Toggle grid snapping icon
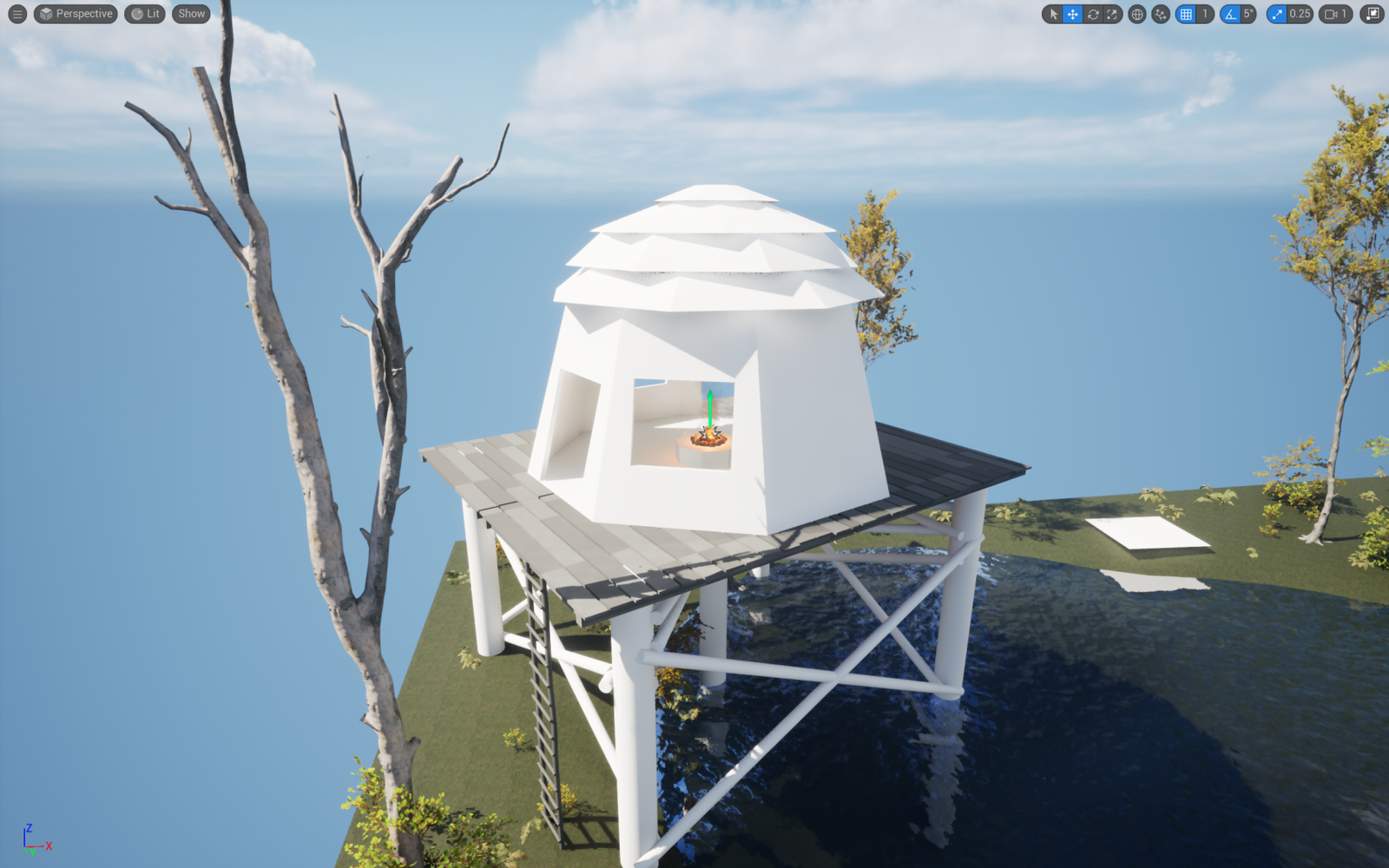Image resolution: width=1389 pixels, height=868 pixels. tap(1186, 14)
